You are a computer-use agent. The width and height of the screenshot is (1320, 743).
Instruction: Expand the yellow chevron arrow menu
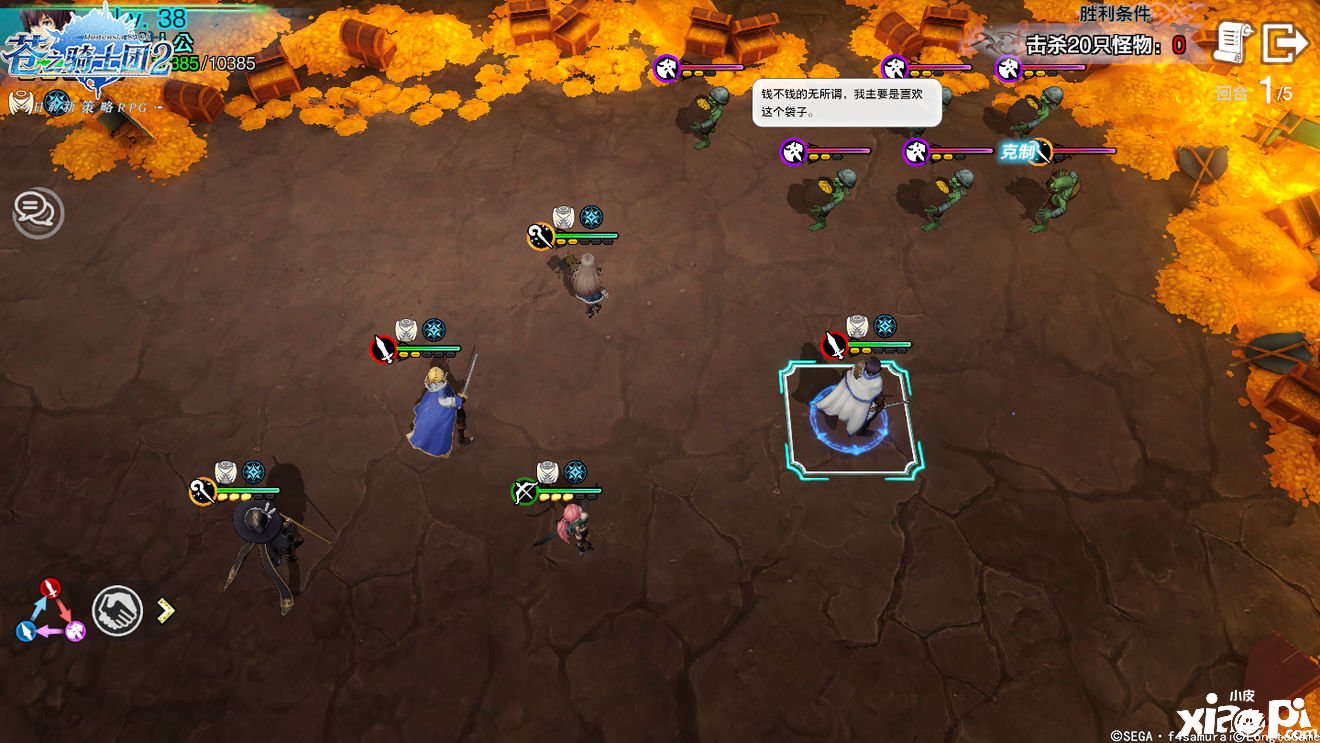(x=165, y=609)
